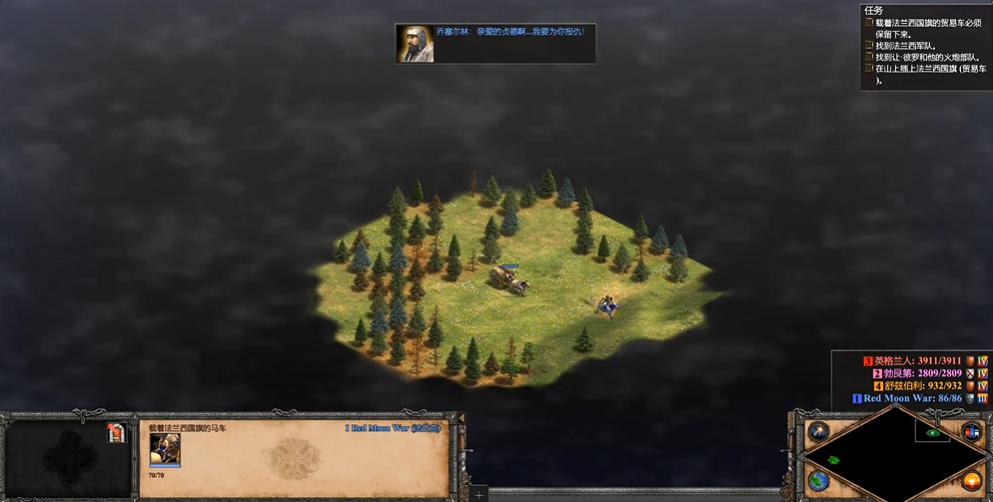
Task: Click the red arrow icon in the command panel
Action: (116, 433)
